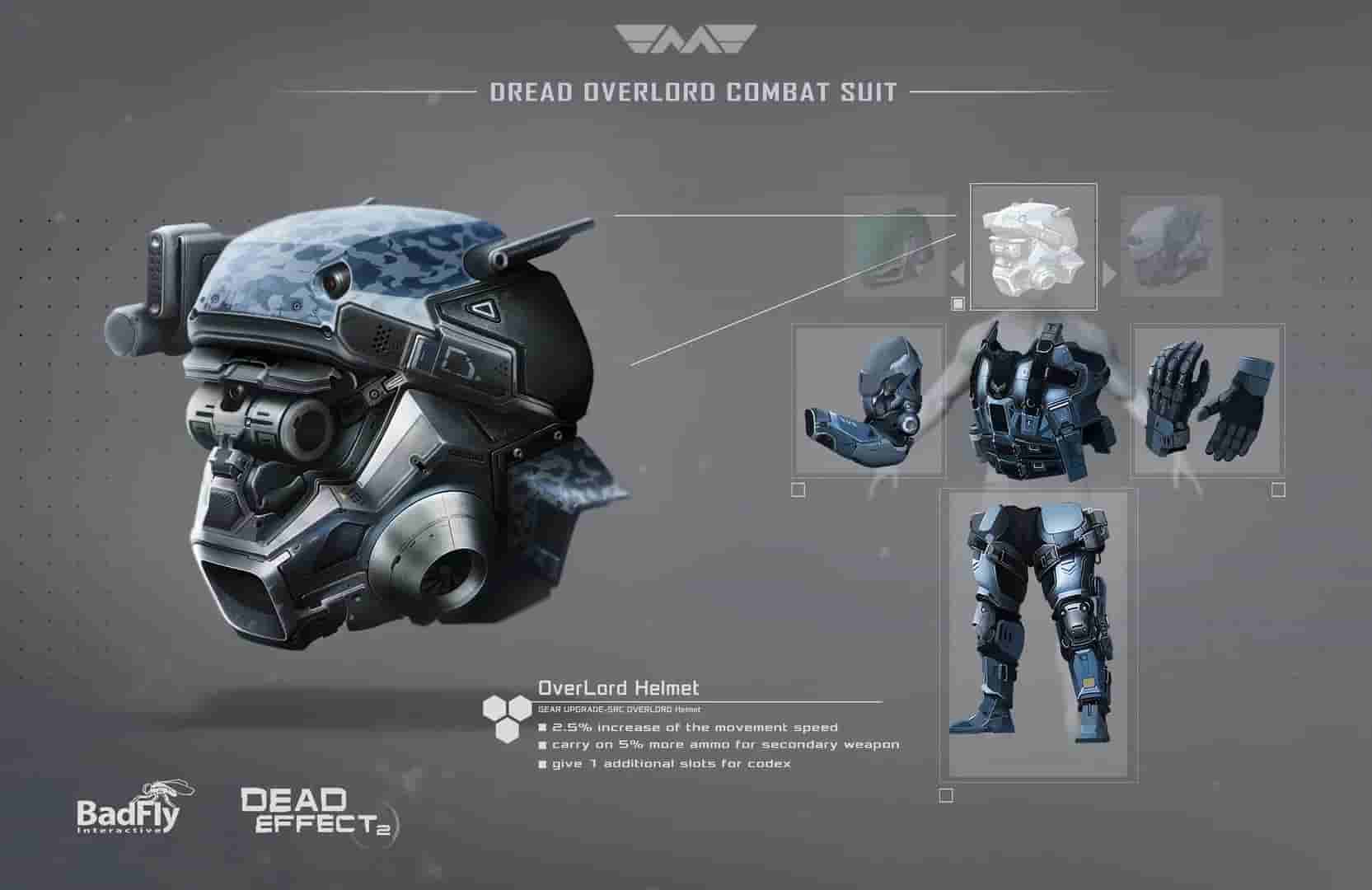The height and width of the screenshot is (890, 1372).
Task: Tick the checkbox under the gloves slot
Action: (1278, 490)
